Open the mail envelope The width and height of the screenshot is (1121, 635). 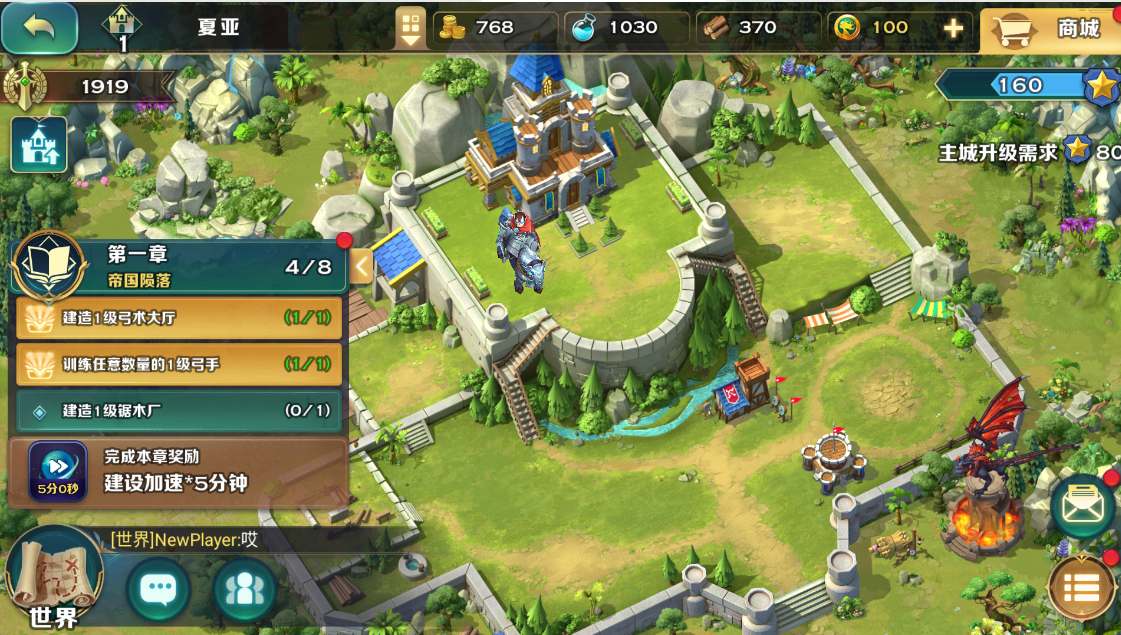[1082, 507]
